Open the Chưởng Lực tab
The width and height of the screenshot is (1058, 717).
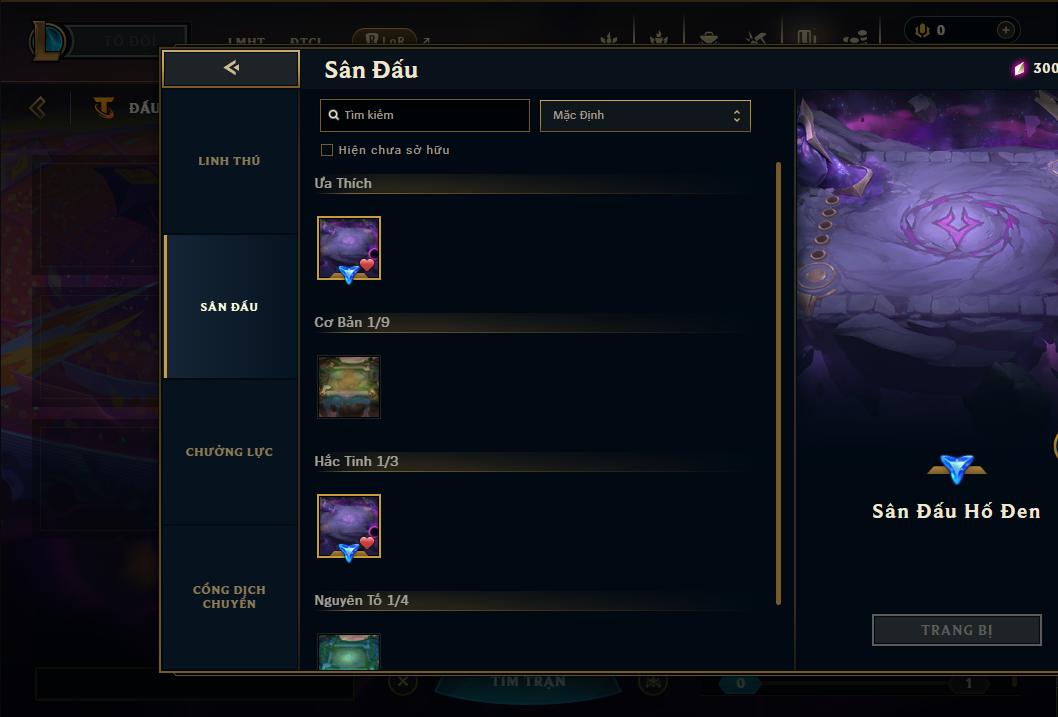(229, 452)
